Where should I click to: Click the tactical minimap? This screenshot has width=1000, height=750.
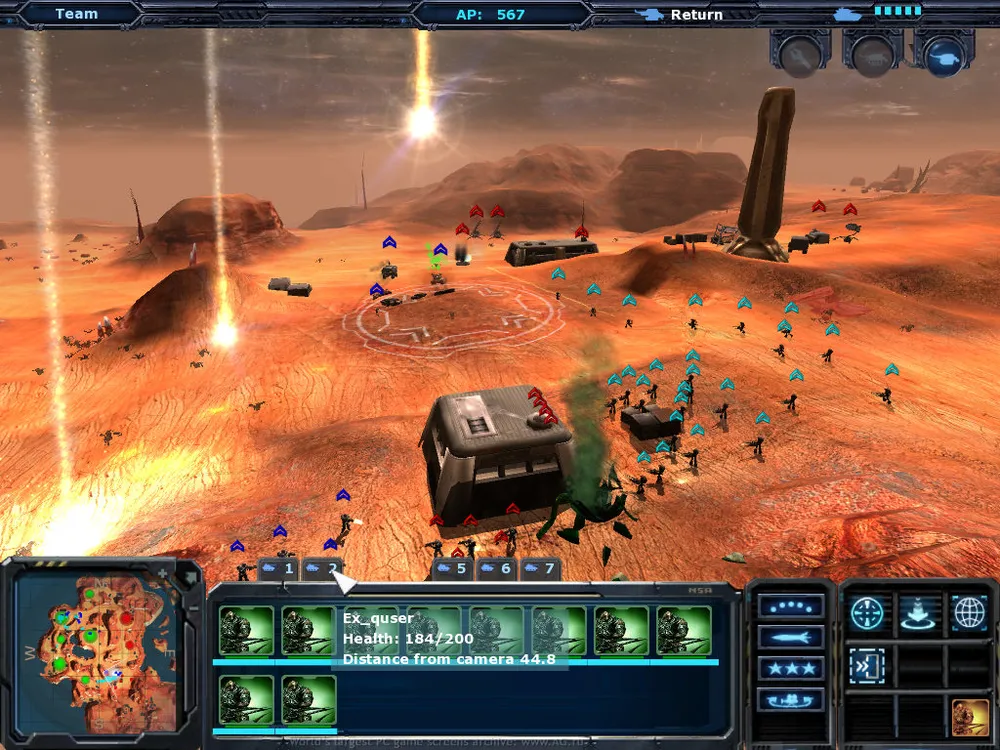tap(98, 648)
